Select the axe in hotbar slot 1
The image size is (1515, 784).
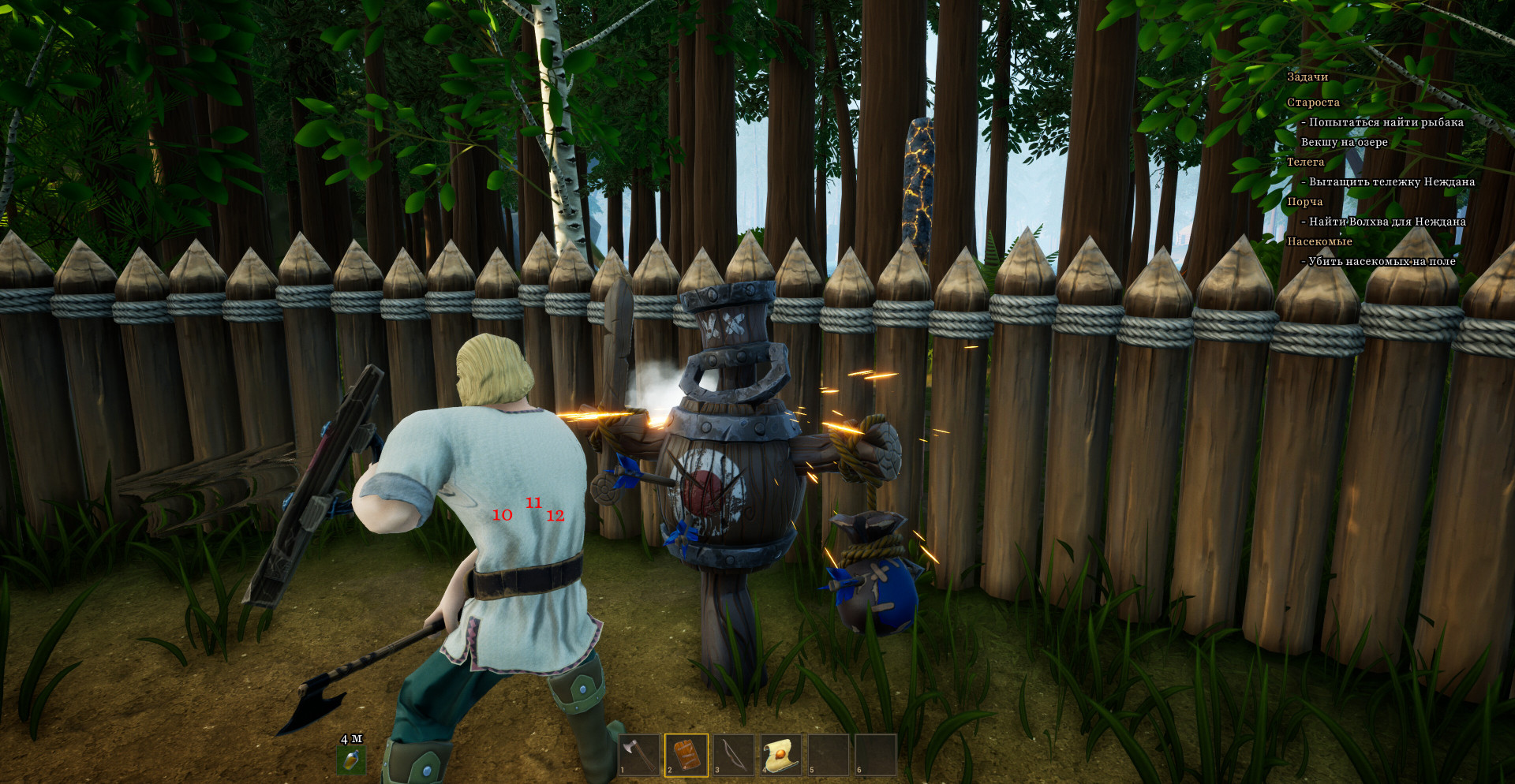pyautogui.click(x=639, y=755)
